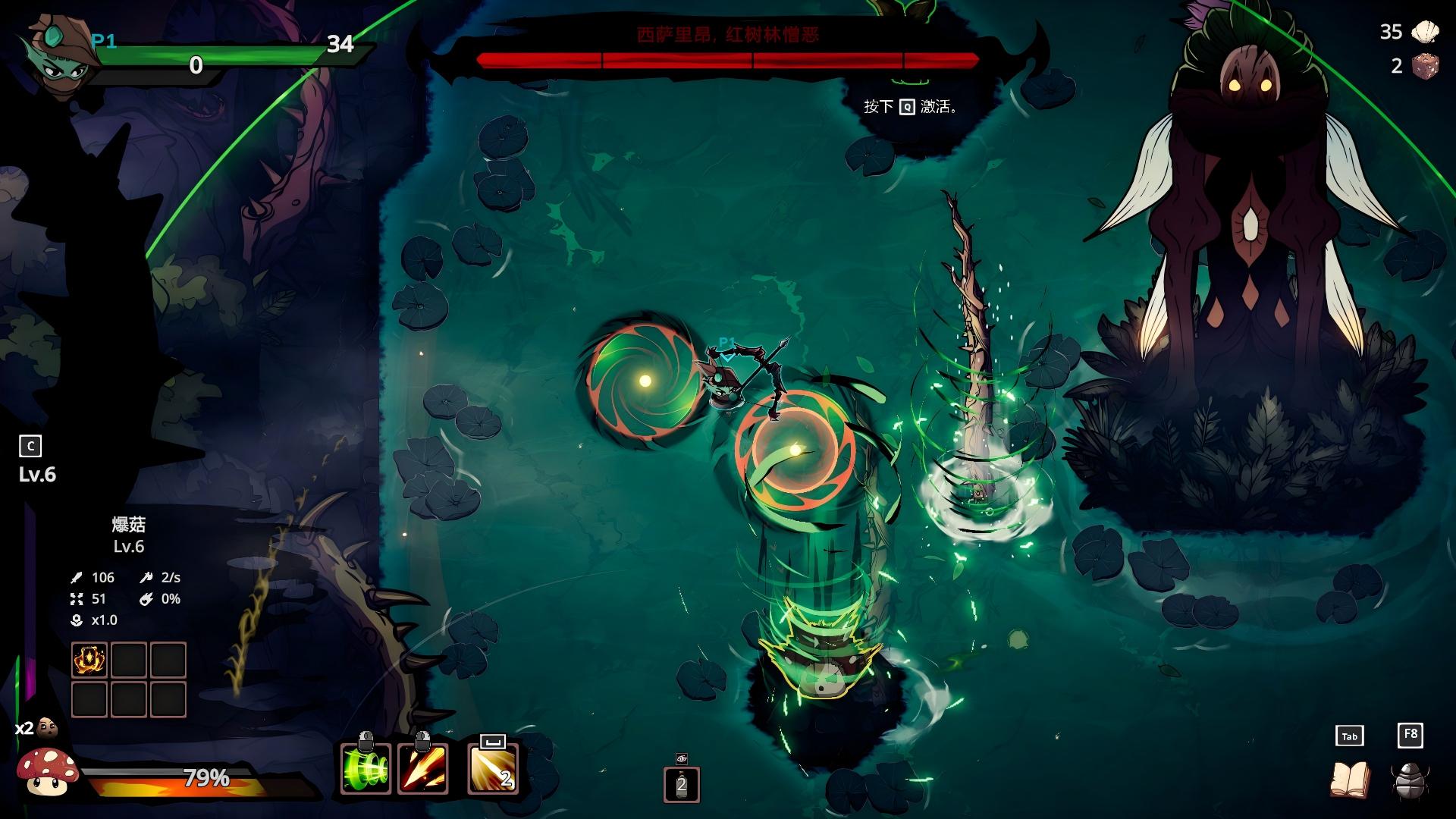Open the journal book icon

tap(1350, 780)
